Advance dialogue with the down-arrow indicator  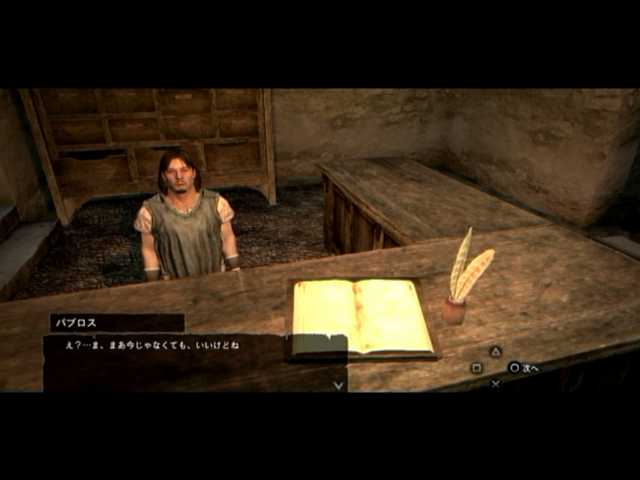338,385
